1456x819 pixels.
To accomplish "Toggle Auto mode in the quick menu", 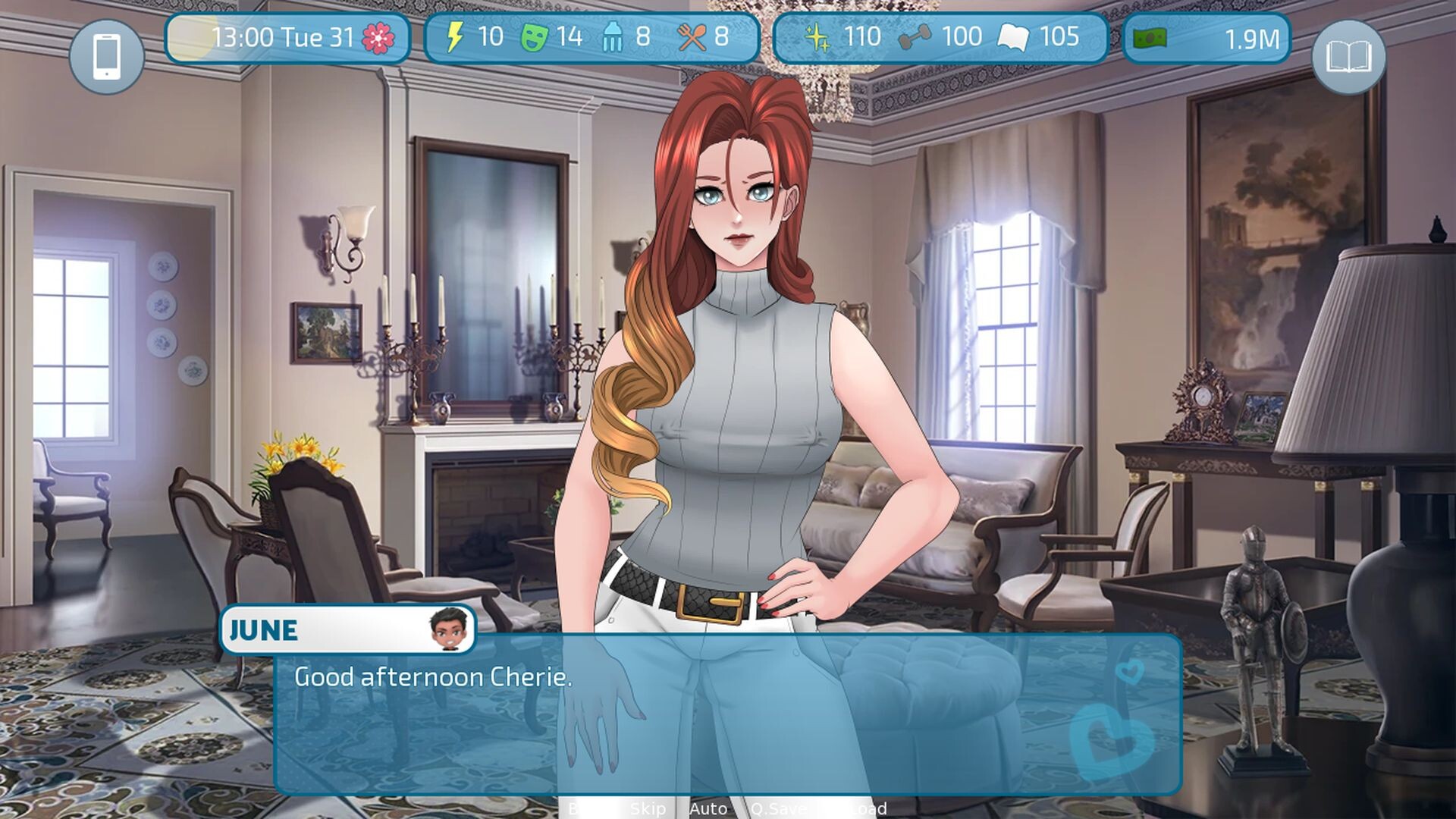I will 709,809.
